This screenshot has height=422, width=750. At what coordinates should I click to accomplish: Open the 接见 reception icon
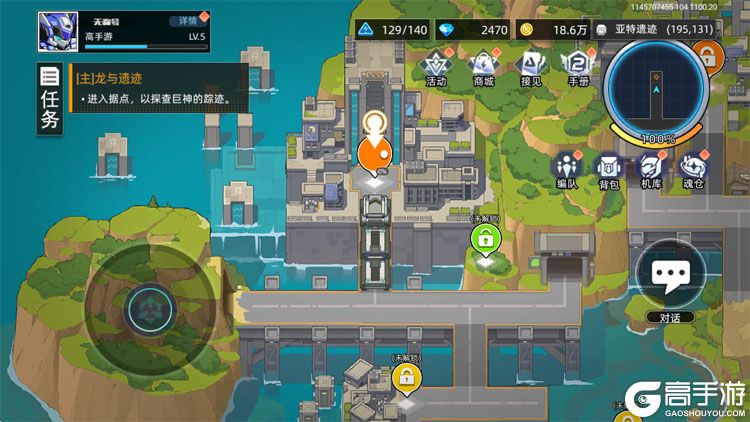pos(531,67)
